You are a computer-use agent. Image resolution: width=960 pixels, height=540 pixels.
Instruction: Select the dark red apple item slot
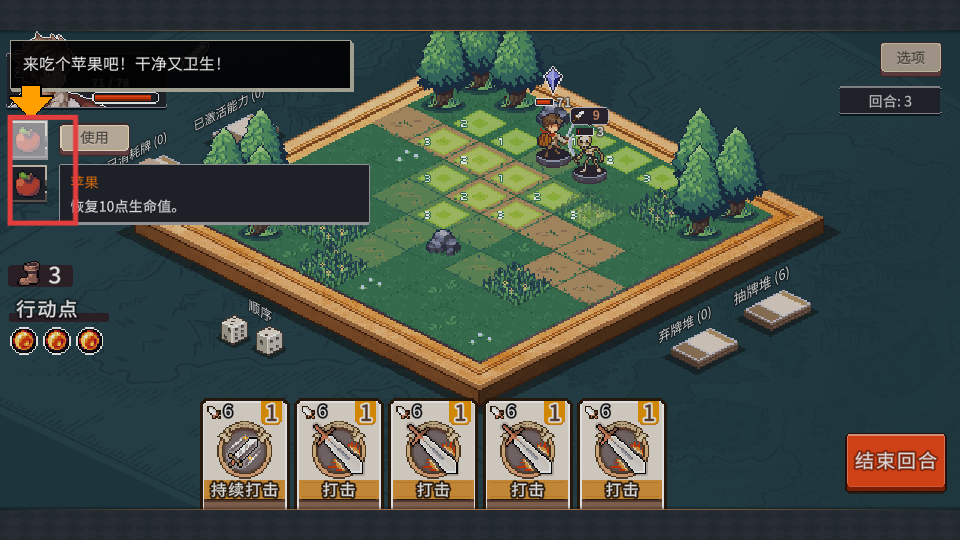point(29,184)
